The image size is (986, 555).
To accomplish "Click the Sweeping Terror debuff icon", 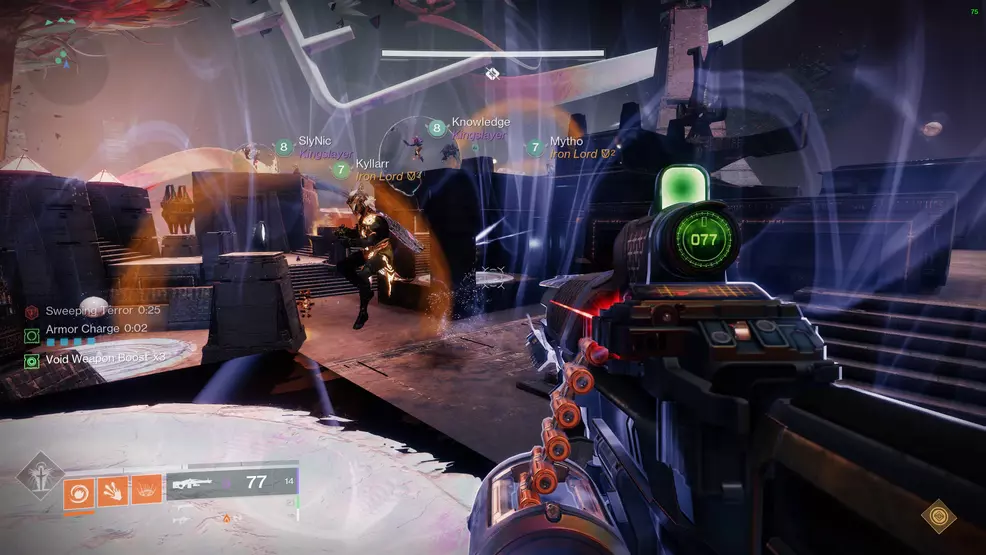I will coord(32,312).
